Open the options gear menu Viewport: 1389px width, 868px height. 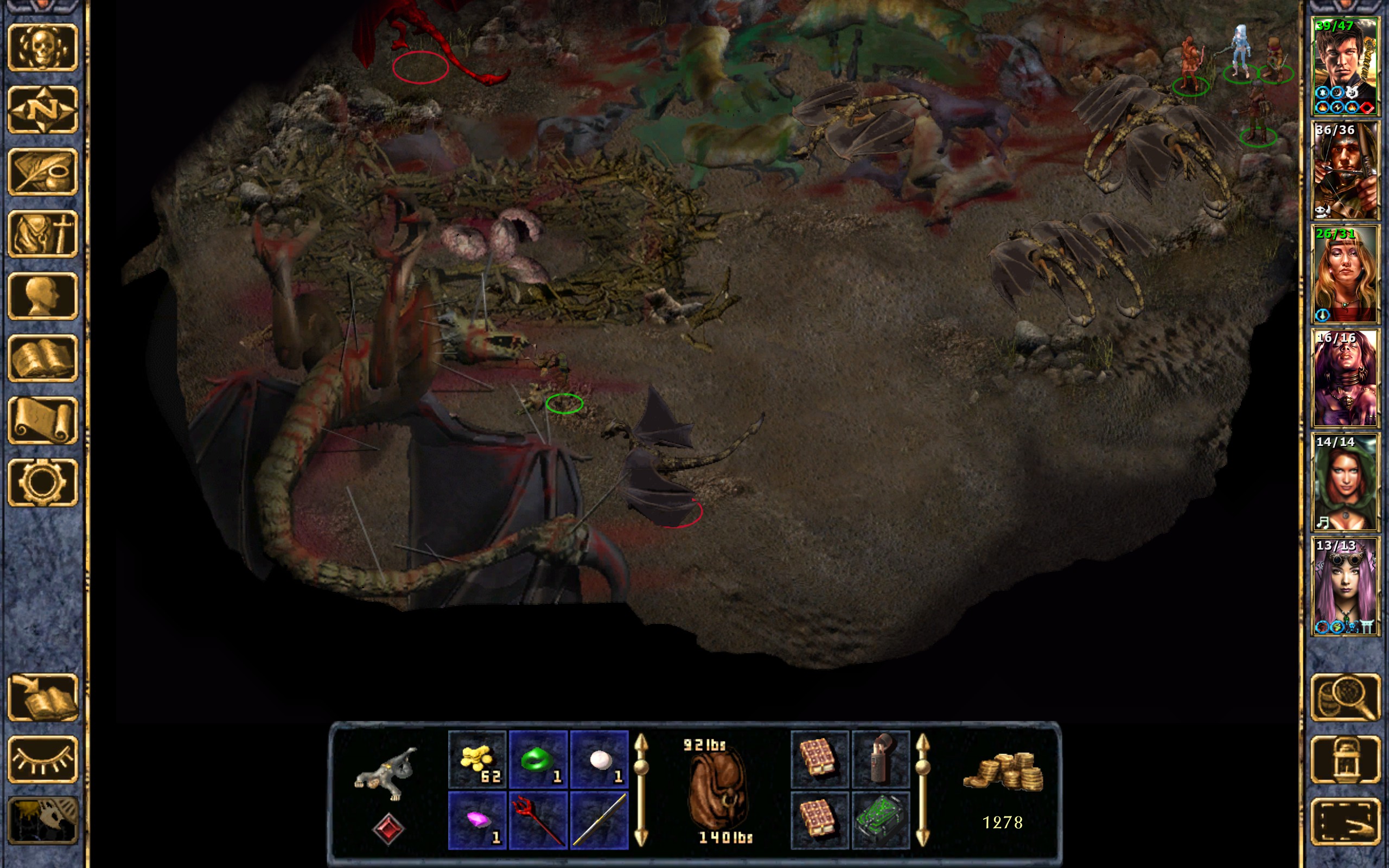tap(42, 482)
